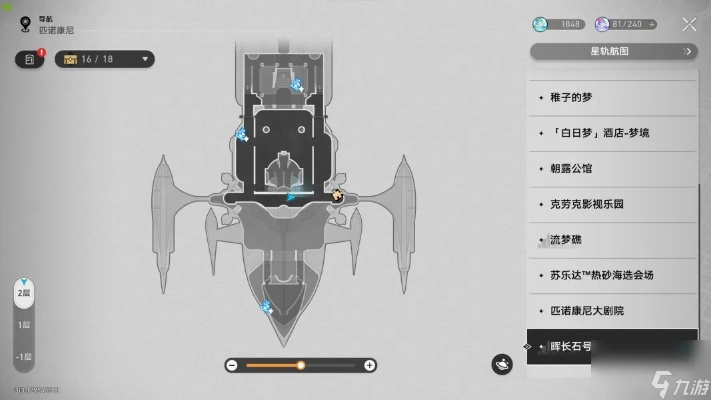Go to 克劳克影视乐园 area
This screenshot has width=711, height=400.
[x=611, y=203]
